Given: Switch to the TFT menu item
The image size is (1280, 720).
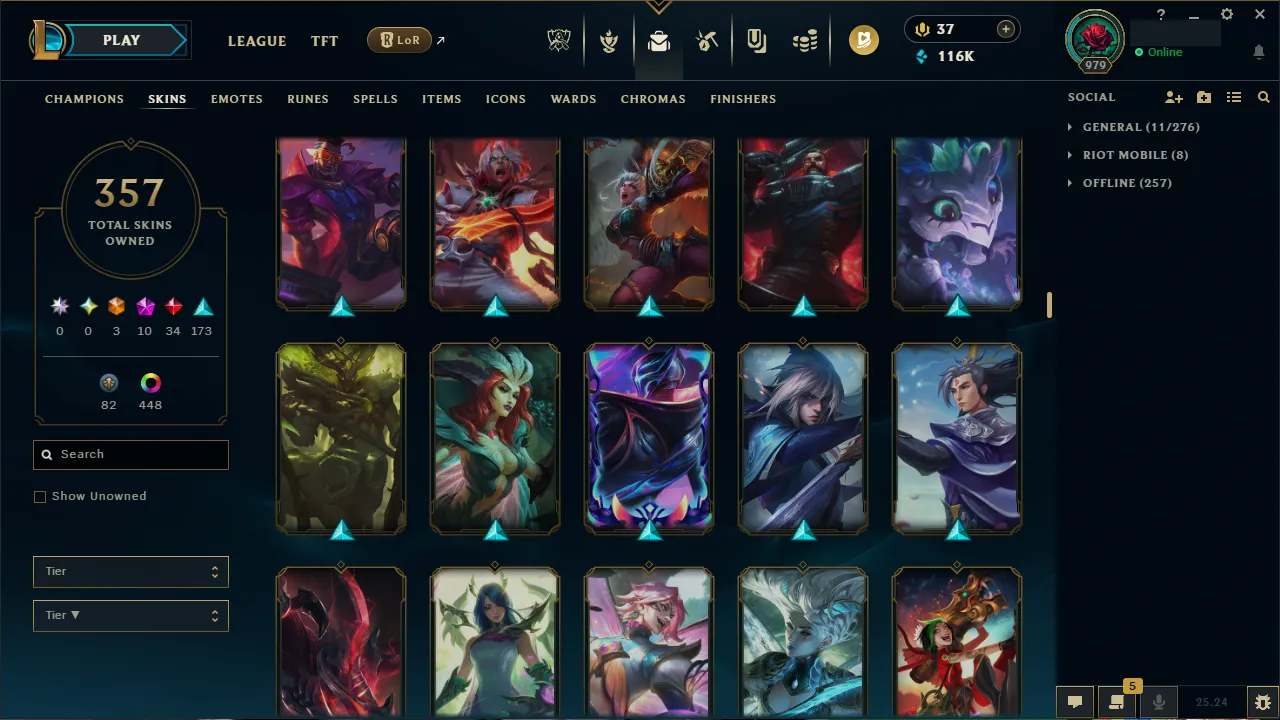Looking at the screenshot, I should 324,41.
